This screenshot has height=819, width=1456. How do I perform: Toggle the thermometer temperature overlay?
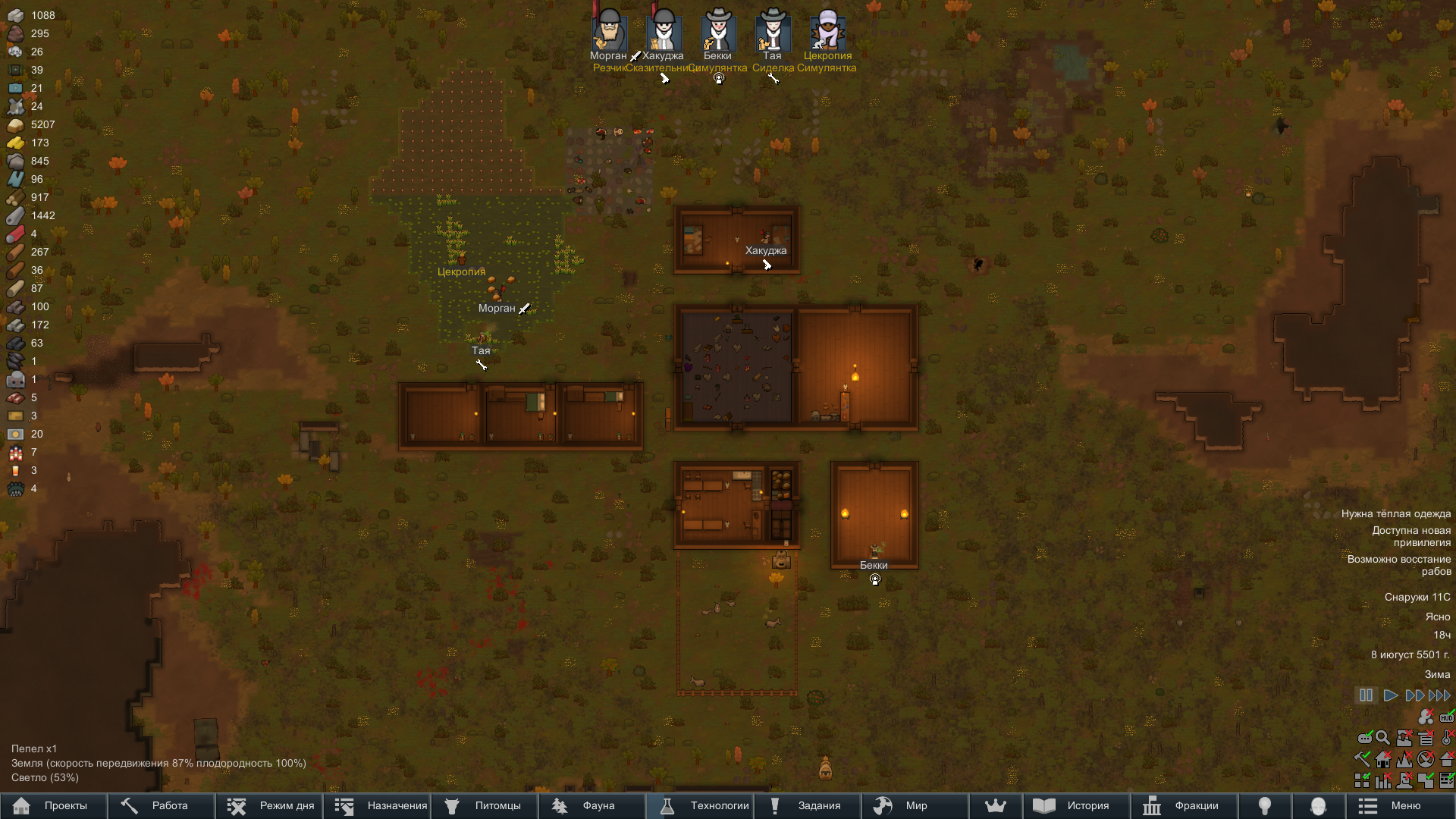pos(1447,737)
